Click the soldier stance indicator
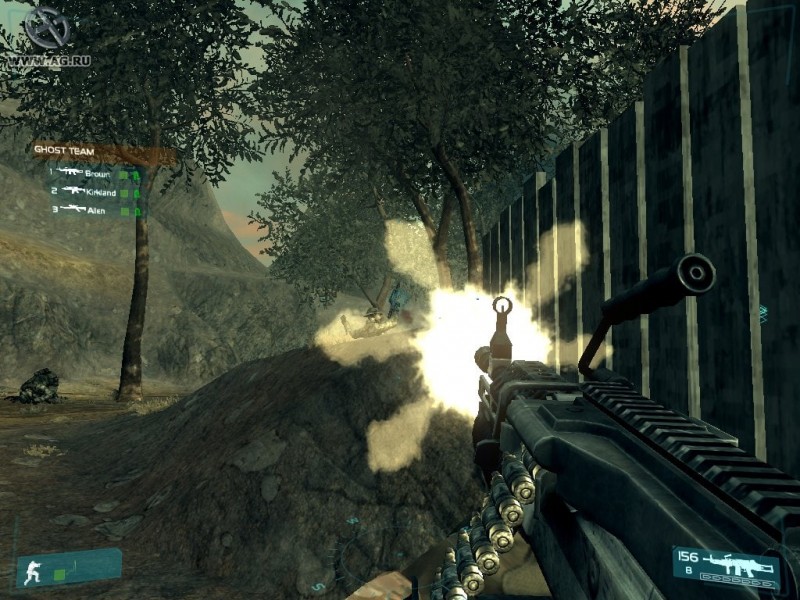800x600 pixels. (32, 571)
